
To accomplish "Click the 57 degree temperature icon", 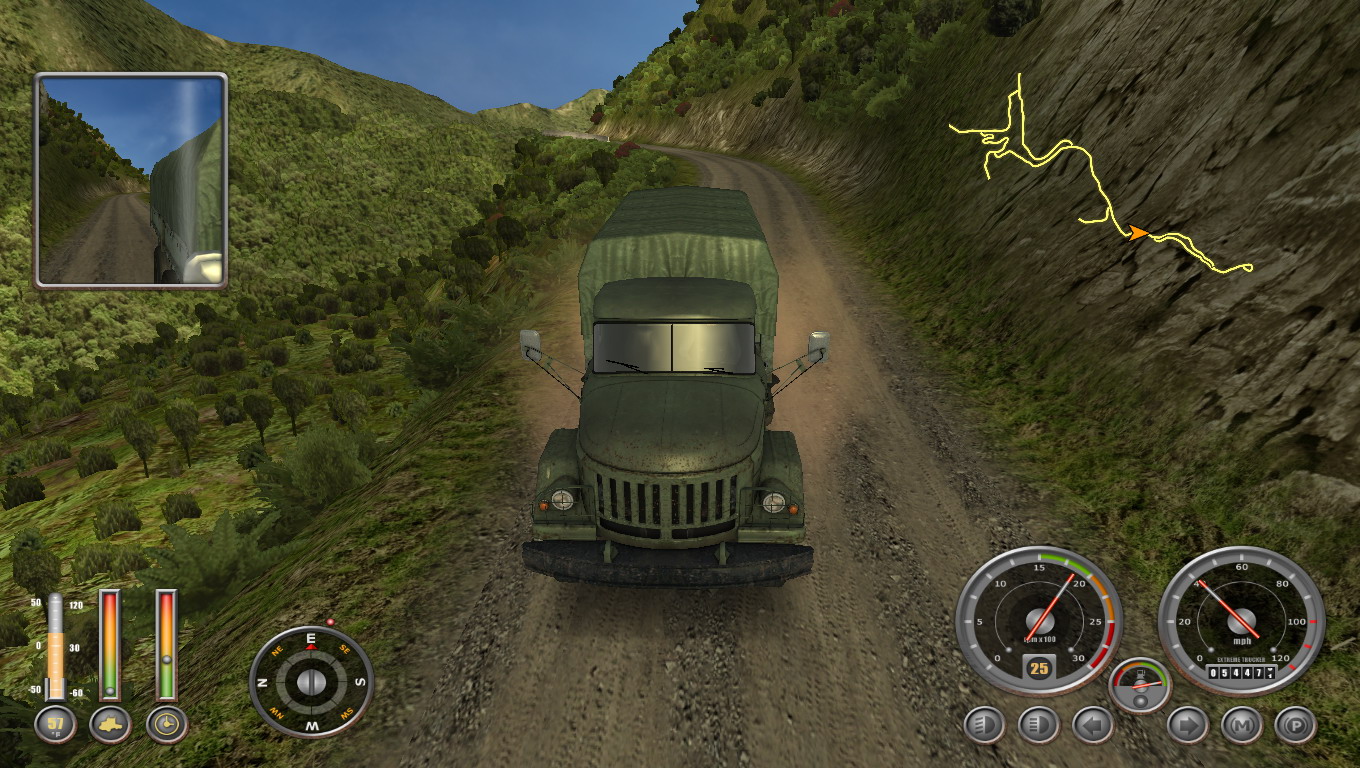I will (x=55, y=725).
